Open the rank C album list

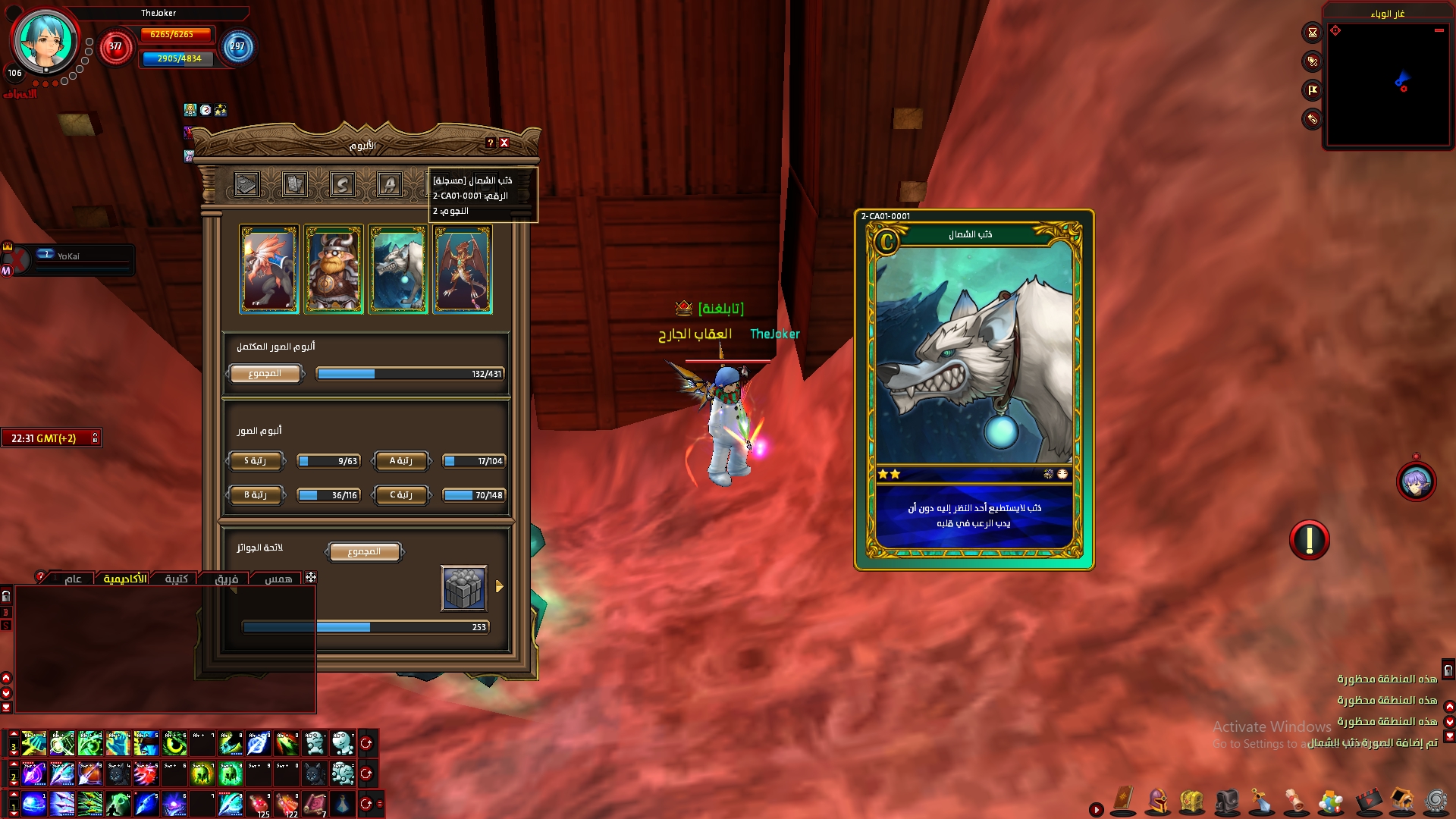[x=401, y=495]
